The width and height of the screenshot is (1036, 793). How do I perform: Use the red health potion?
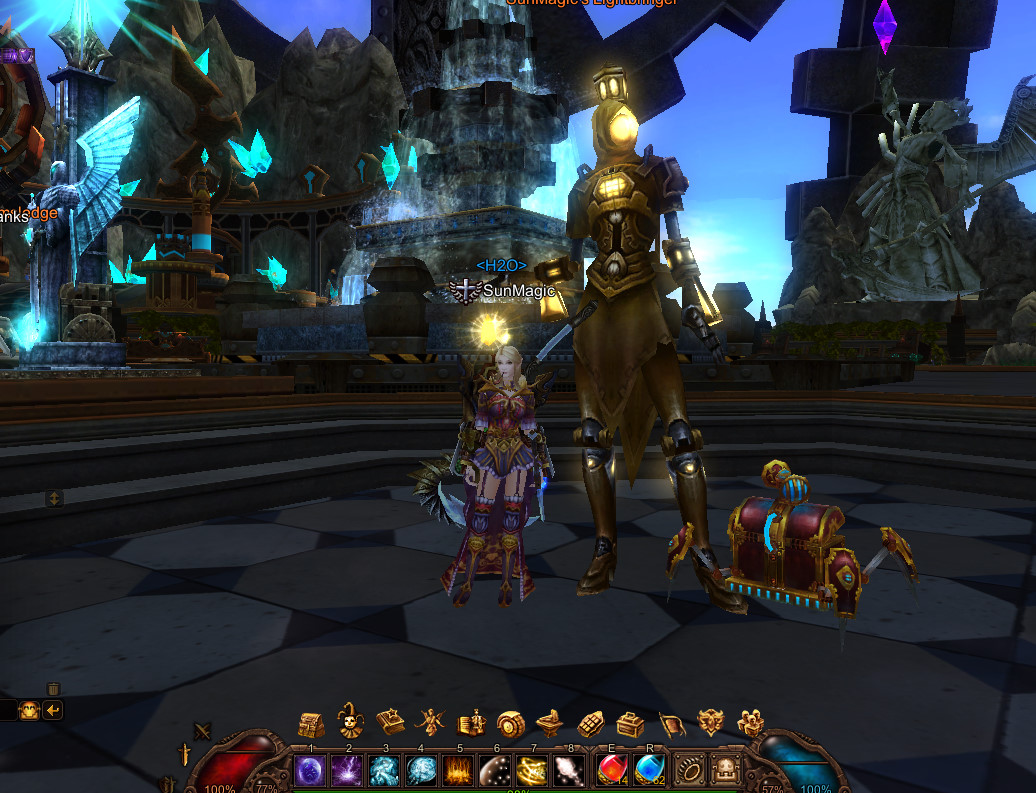pyautogui.click(x=611, y=770)
